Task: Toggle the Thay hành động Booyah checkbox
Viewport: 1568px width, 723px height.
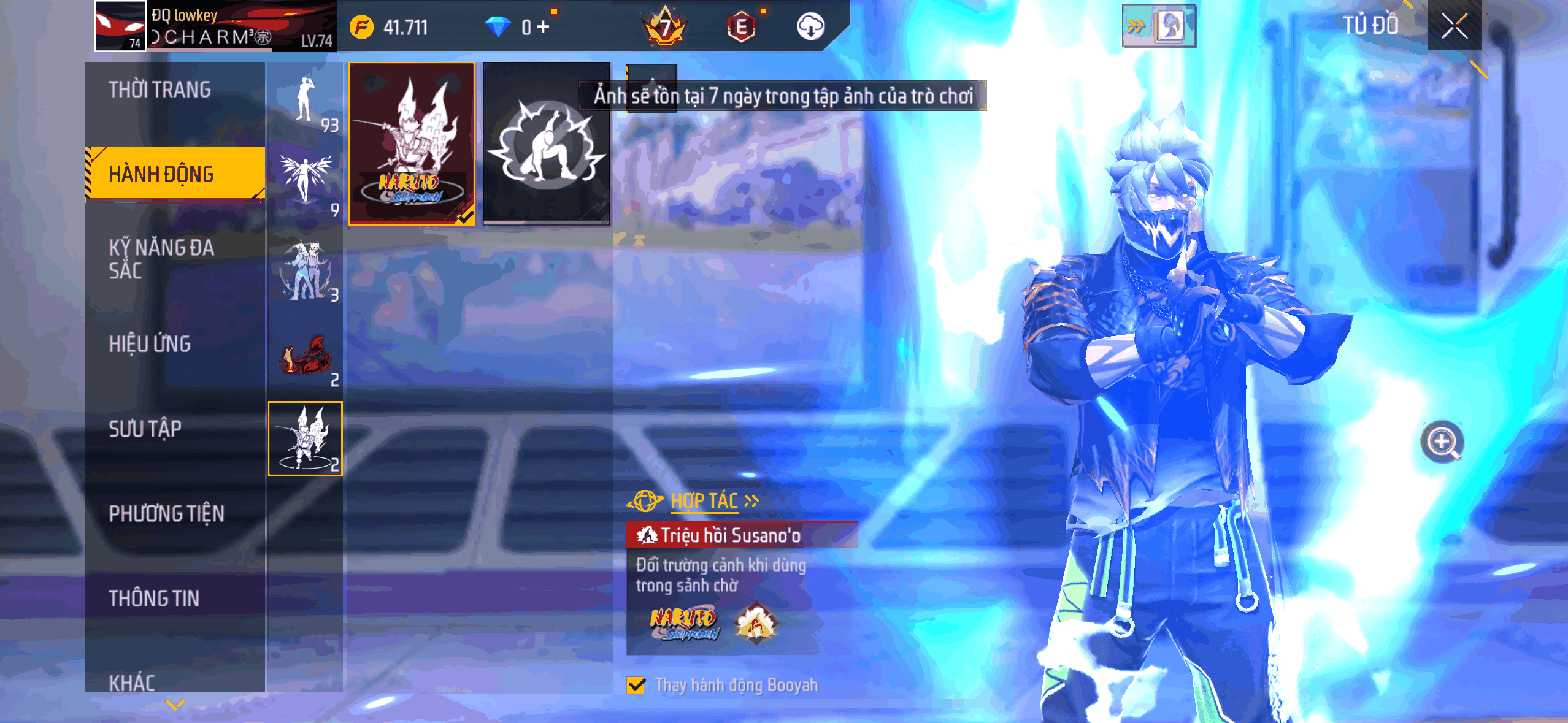Action: coord(636,685)
